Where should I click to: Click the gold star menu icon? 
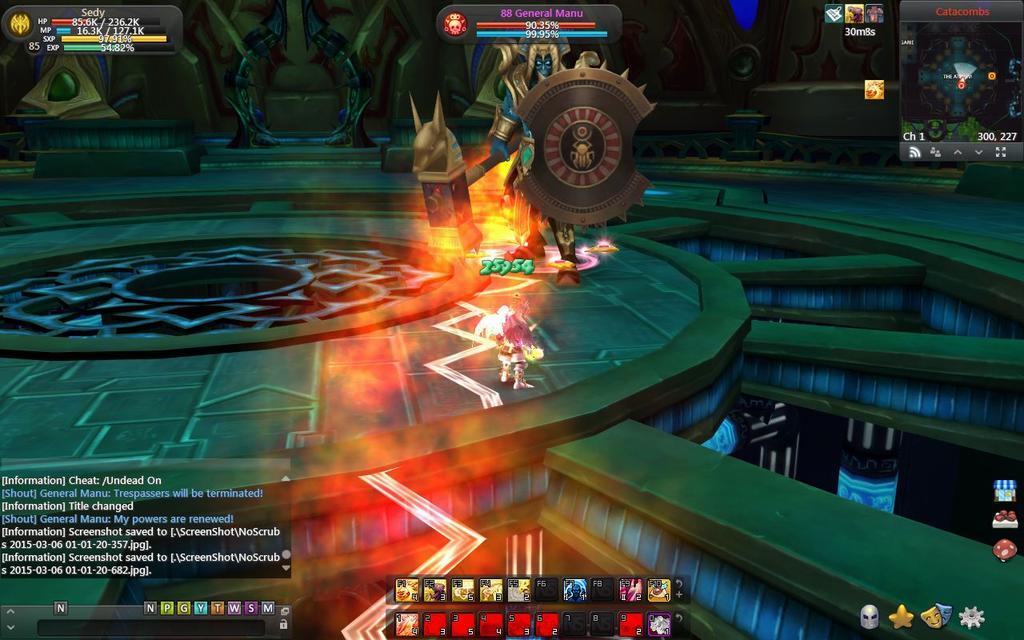click(x=902, y=616)
